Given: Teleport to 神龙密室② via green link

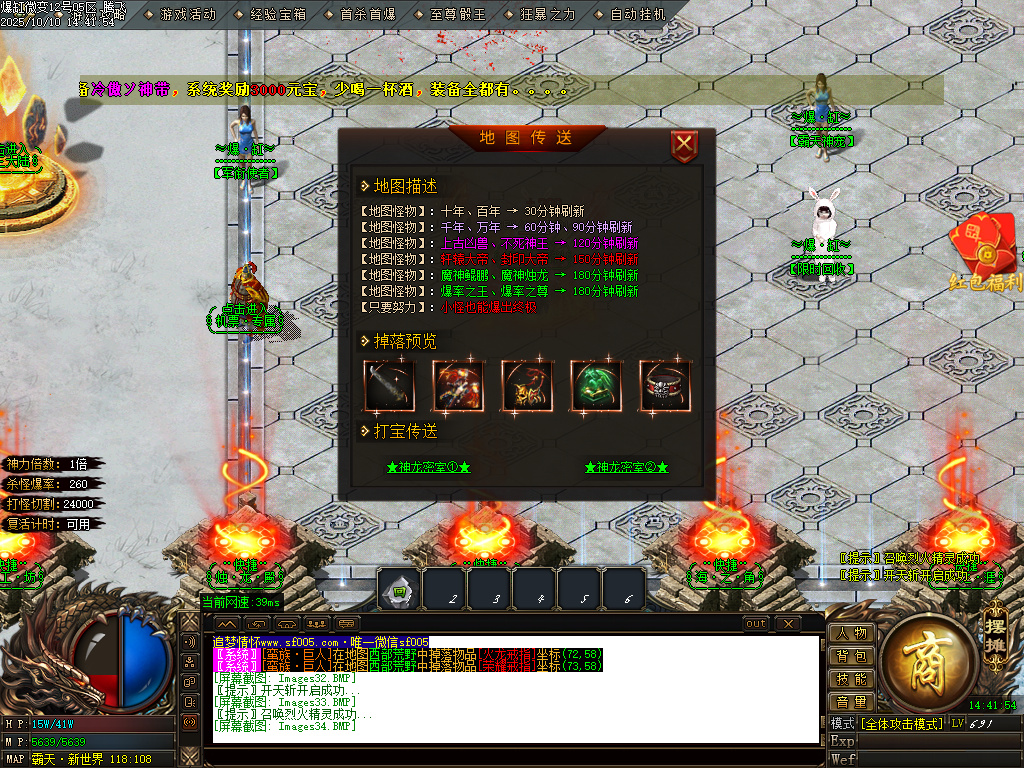Looking at the screenshot, I should 627,467.
